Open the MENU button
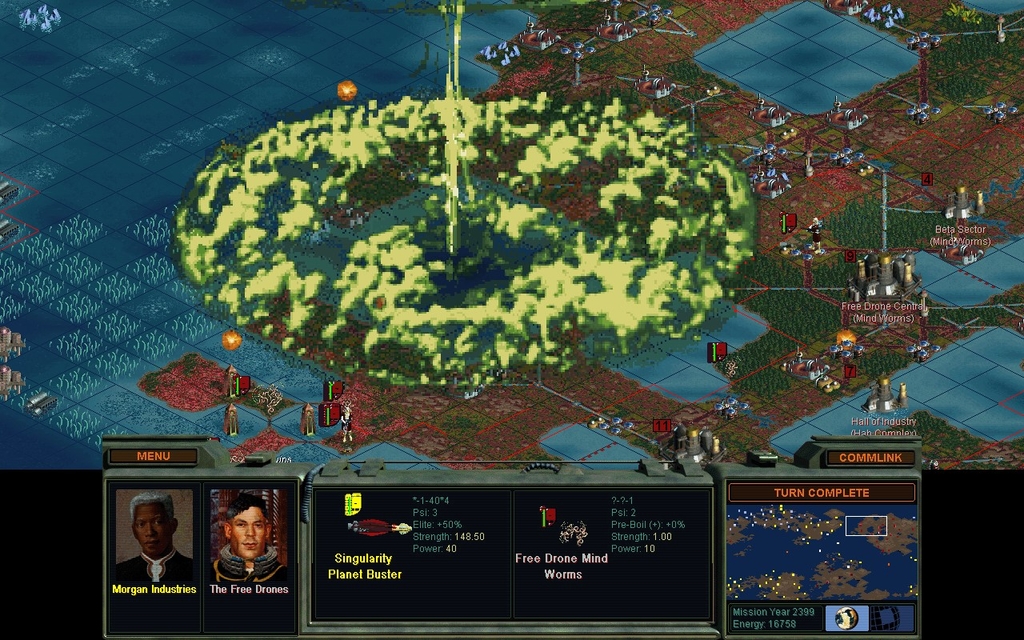 [x=153, y=456]
